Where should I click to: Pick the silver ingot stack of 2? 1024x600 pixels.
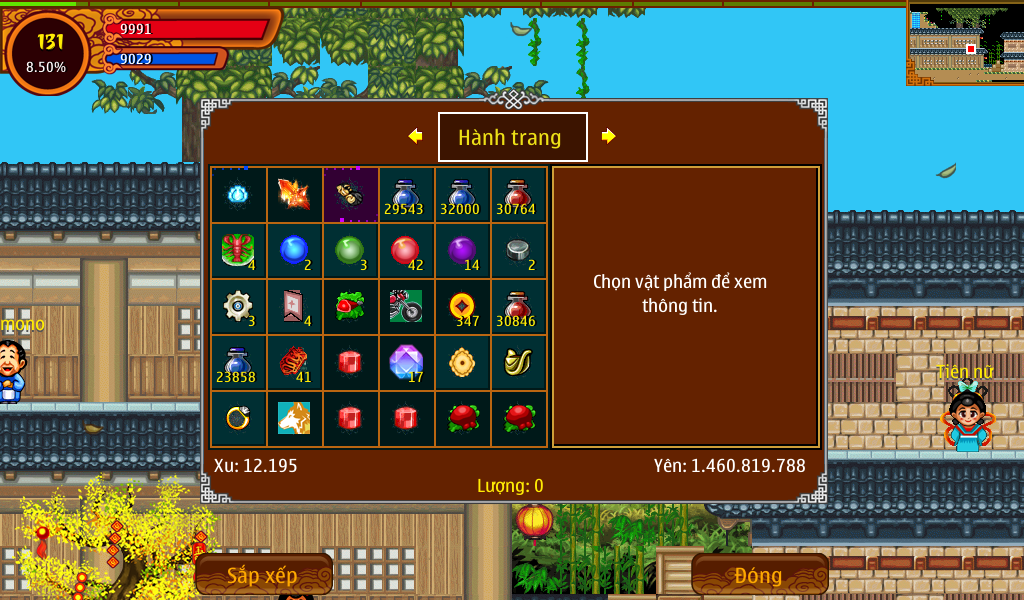[518, 251]
